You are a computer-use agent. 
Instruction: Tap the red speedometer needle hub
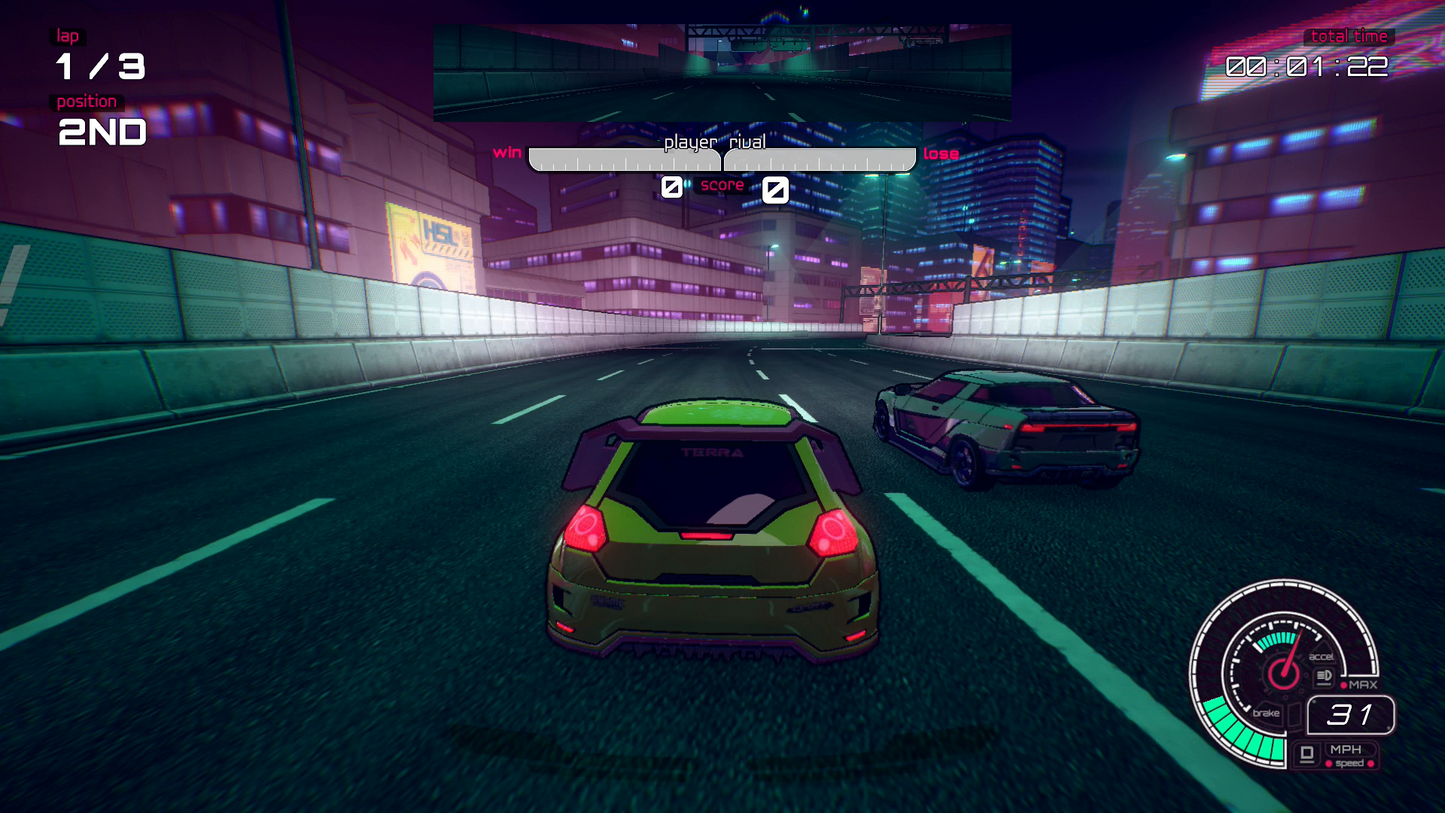[1284, 673]
